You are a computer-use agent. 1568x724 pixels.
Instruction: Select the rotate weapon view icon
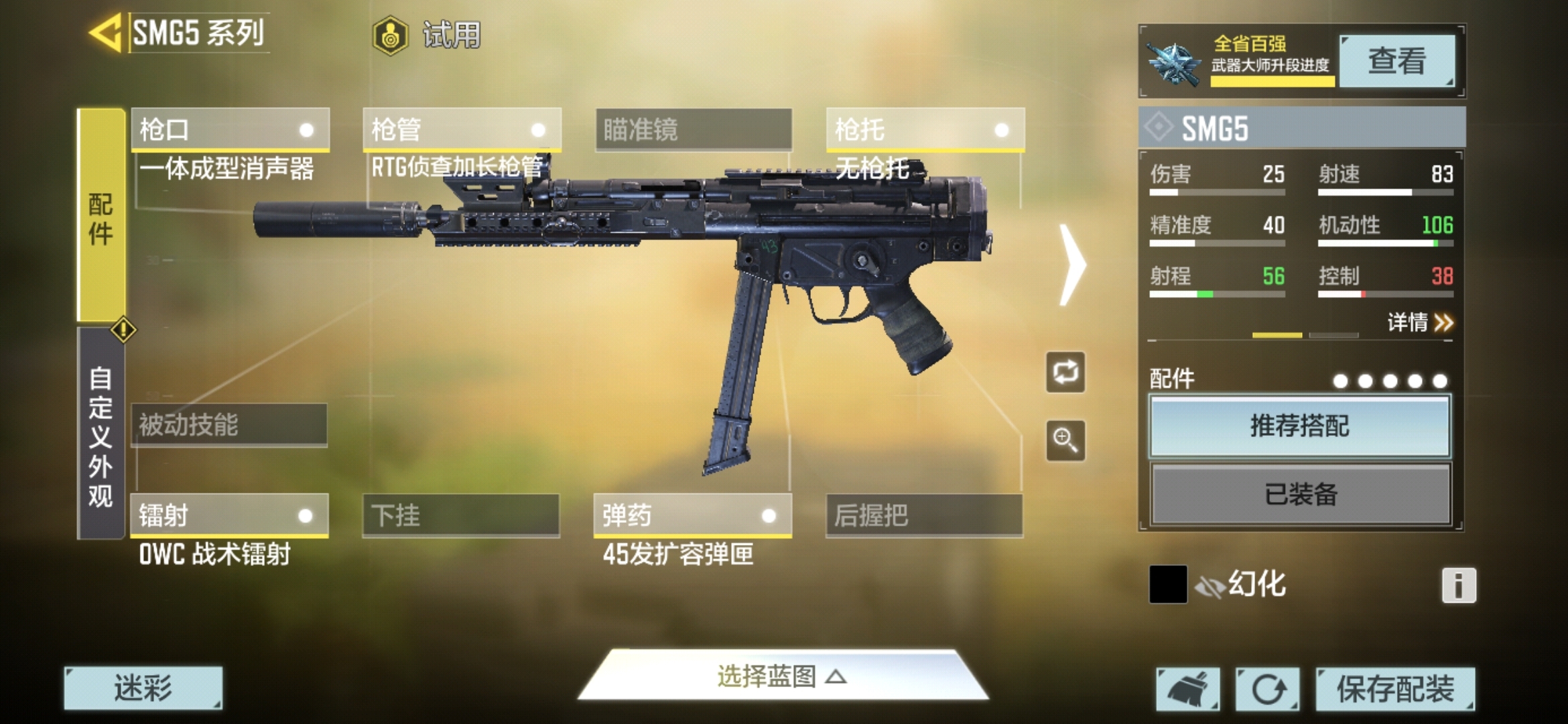[1065, 373]
